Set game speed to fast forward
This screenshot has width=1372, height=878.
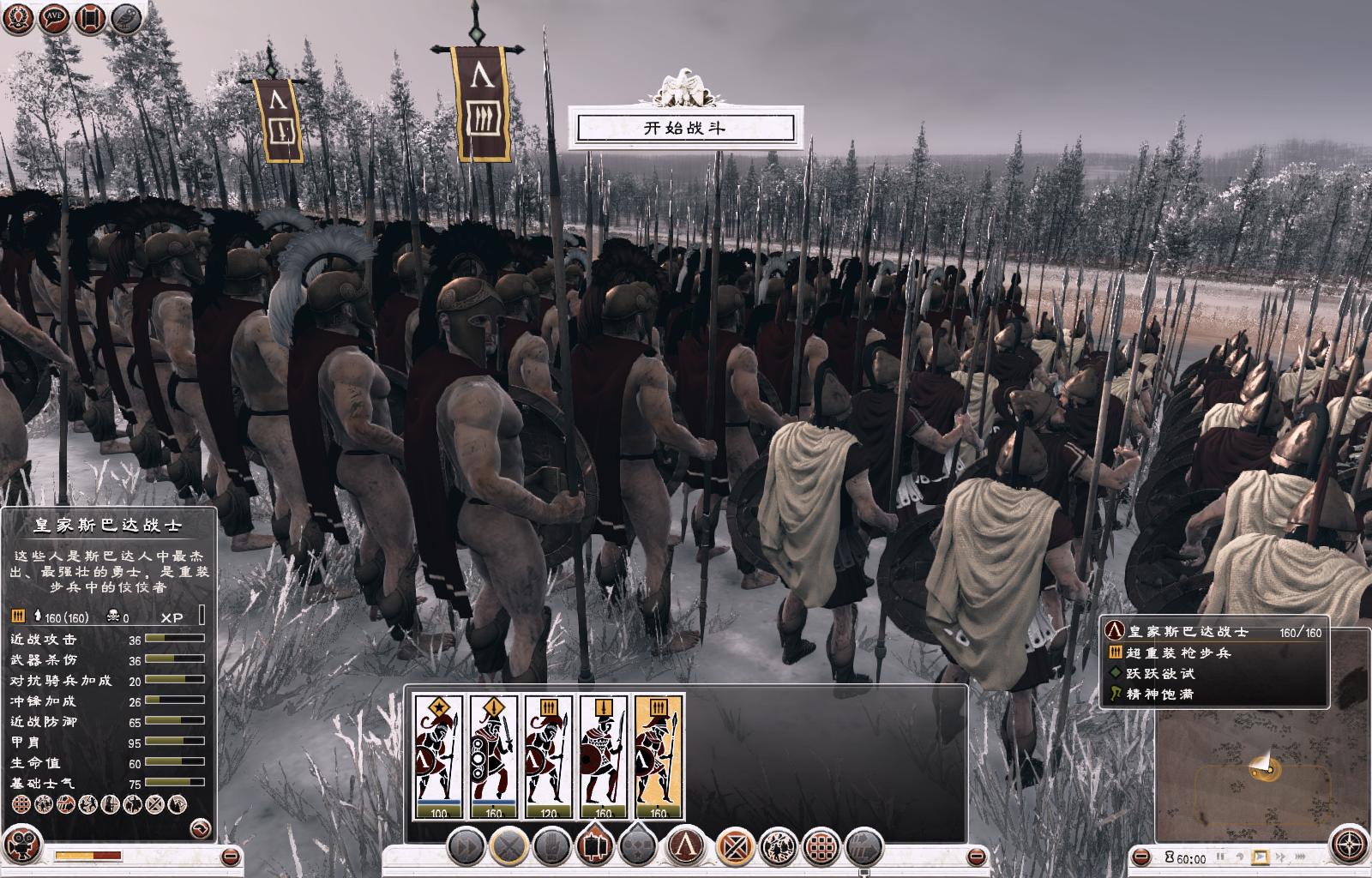(1280, 857)
